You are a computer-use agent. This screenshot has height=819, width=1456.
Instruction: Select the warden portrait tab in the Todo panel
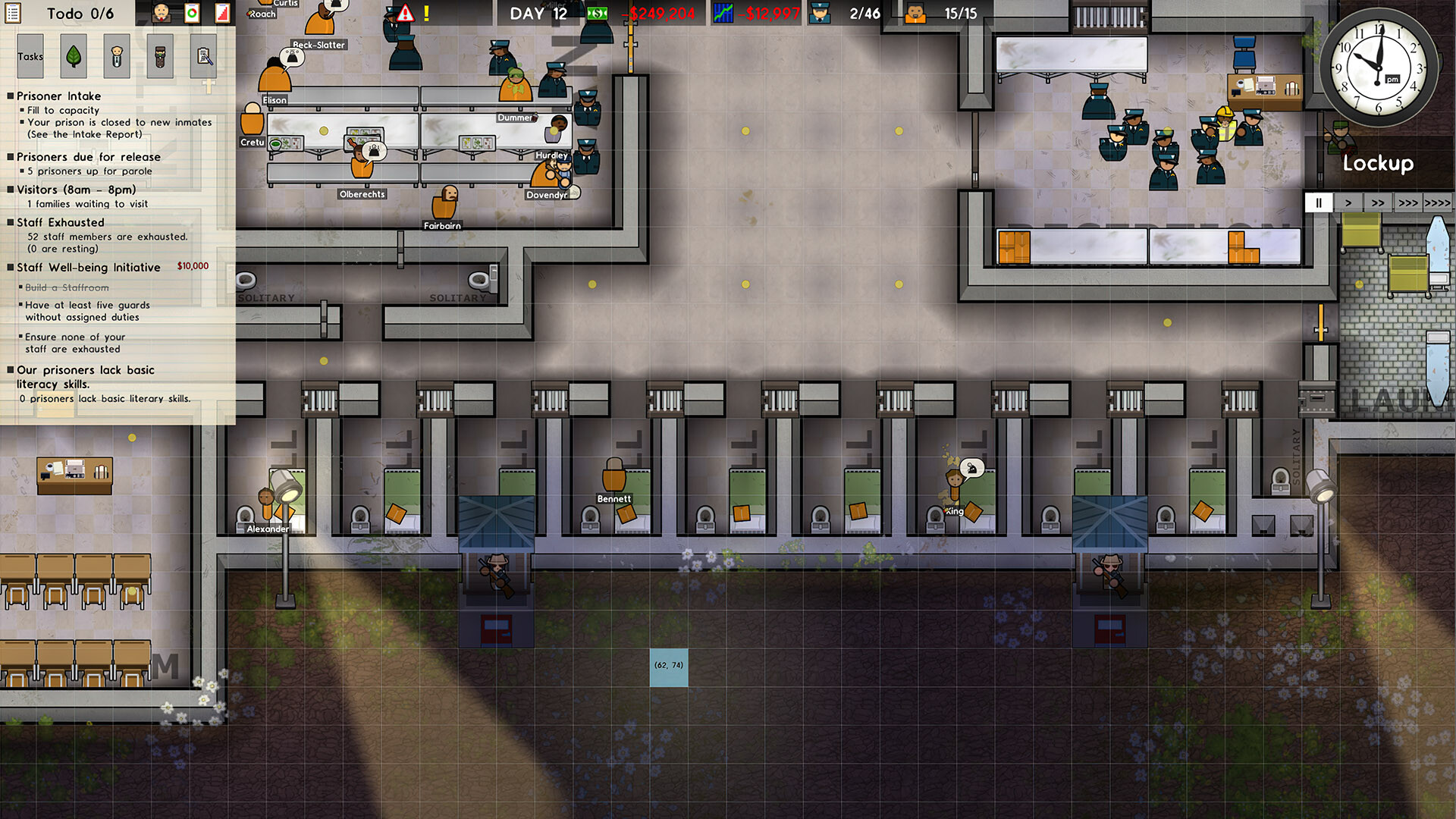[115, 56]
